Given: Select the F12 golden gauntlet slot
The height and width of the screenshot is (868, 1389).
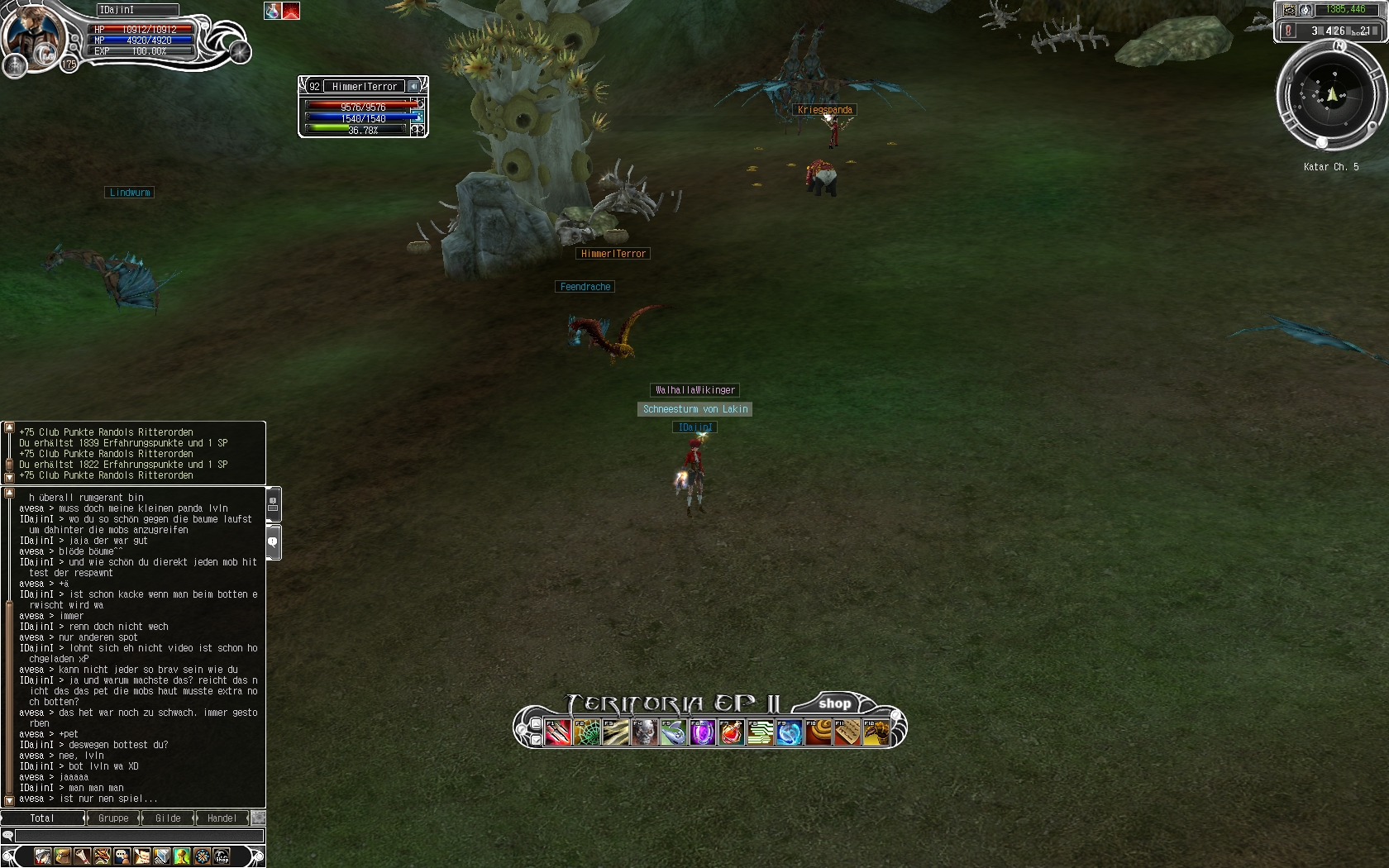Looking at the screenshot, I should pyautogui.click(x=876, y=732).
